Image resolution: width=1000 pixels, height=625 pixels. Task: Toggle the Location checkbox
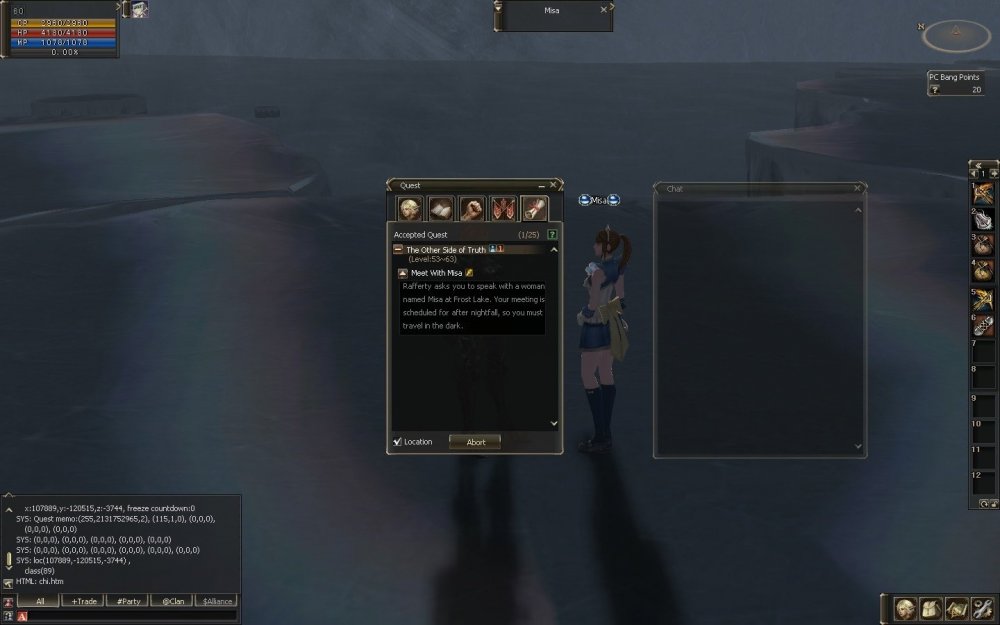(397, 442)
